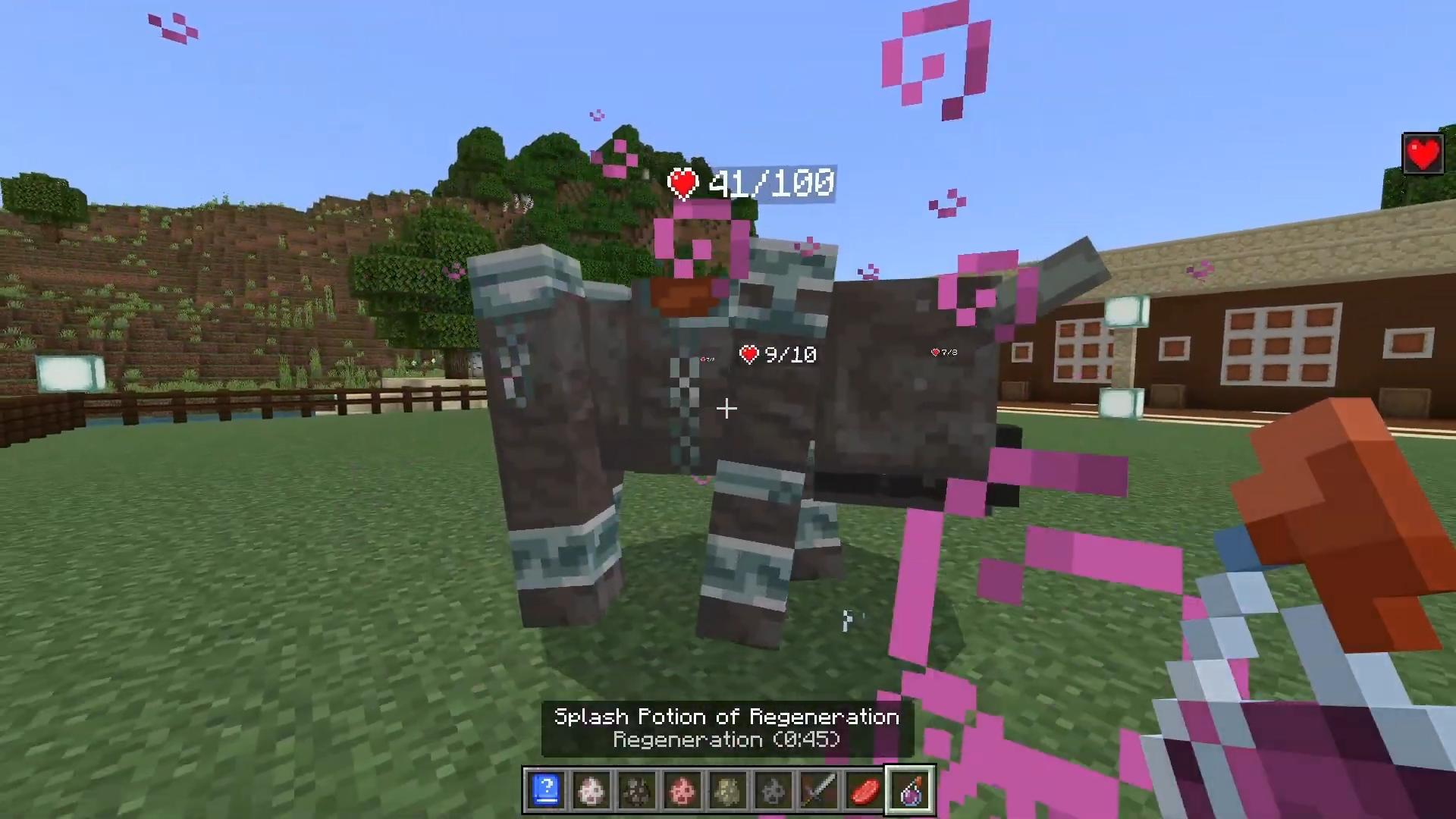Click the crosshair at screen center
Viewport: 1456px width, 819px height.
[x=726, y=409]
